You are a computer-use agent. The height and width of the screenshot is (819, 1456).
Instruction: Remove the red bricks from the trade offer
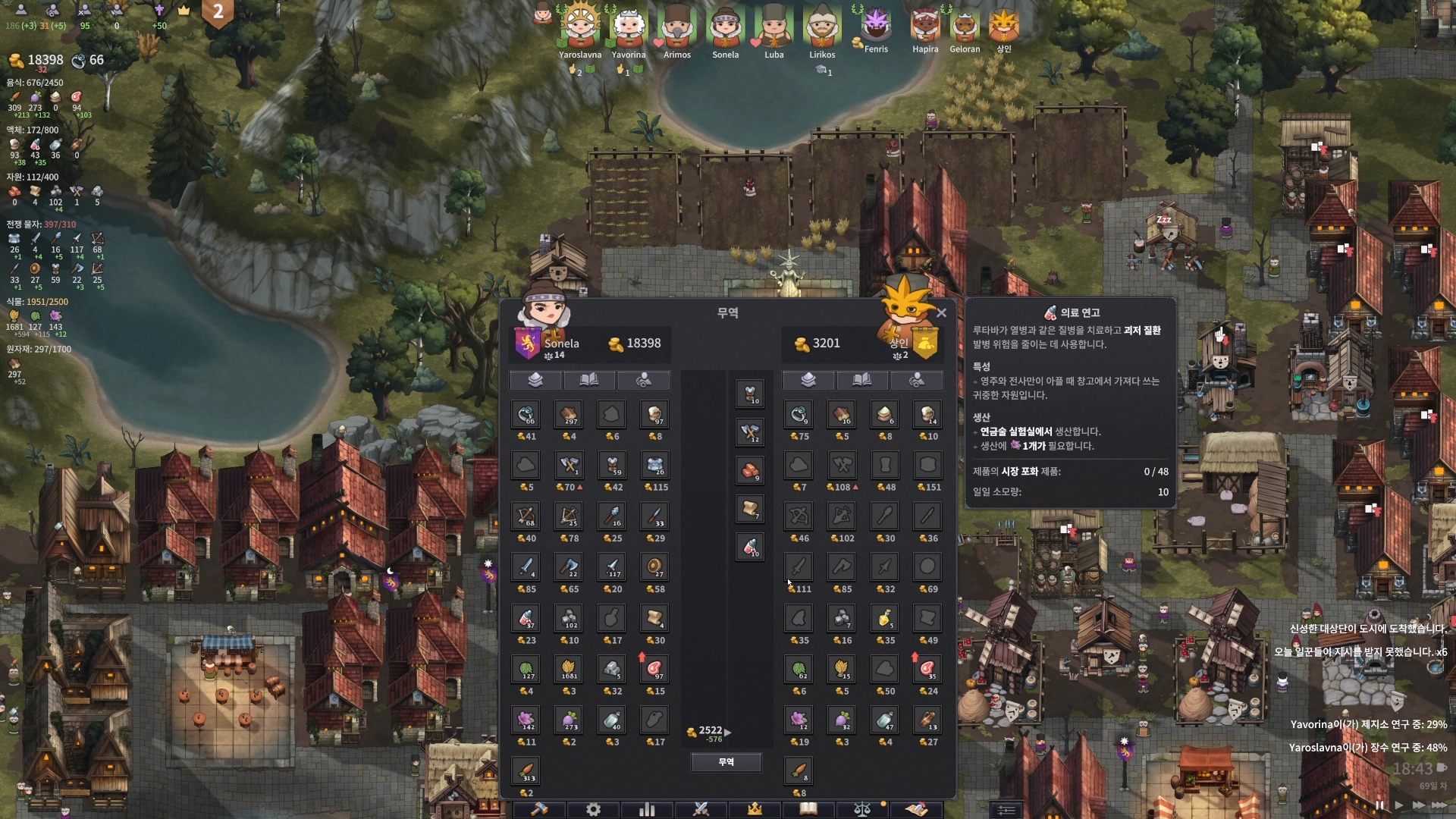coord(750,471)
